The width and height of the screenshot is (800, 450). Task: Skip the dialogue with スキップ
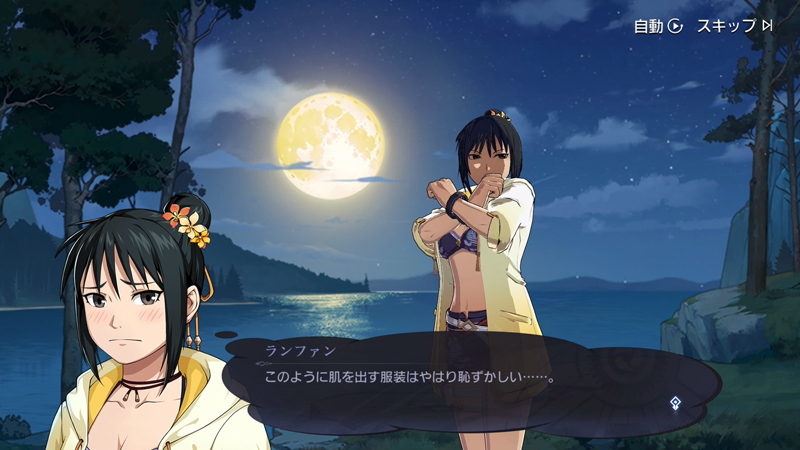(x=734, y=26)
